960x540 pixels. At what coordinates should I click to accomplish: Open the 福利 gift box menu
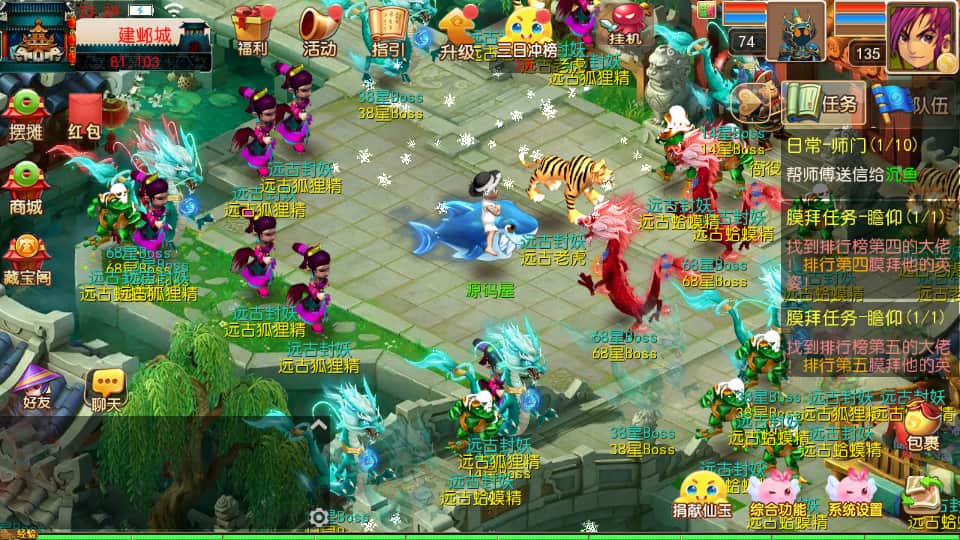tap(252, 30)
